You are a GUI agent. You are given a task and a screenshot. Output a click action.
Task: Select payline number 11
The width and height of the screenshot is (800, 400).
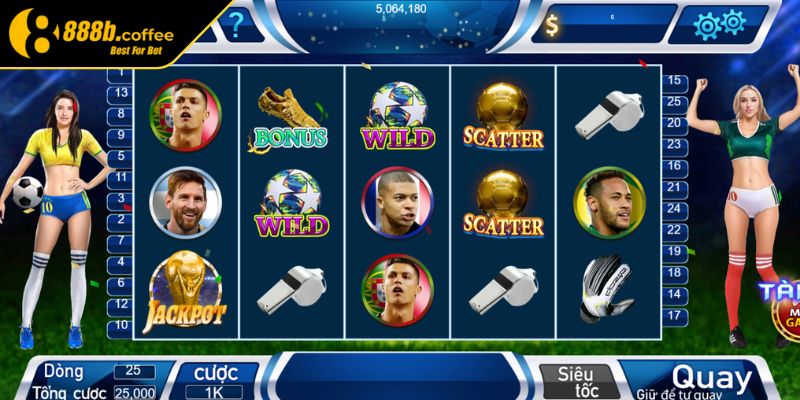click(121, 177)
